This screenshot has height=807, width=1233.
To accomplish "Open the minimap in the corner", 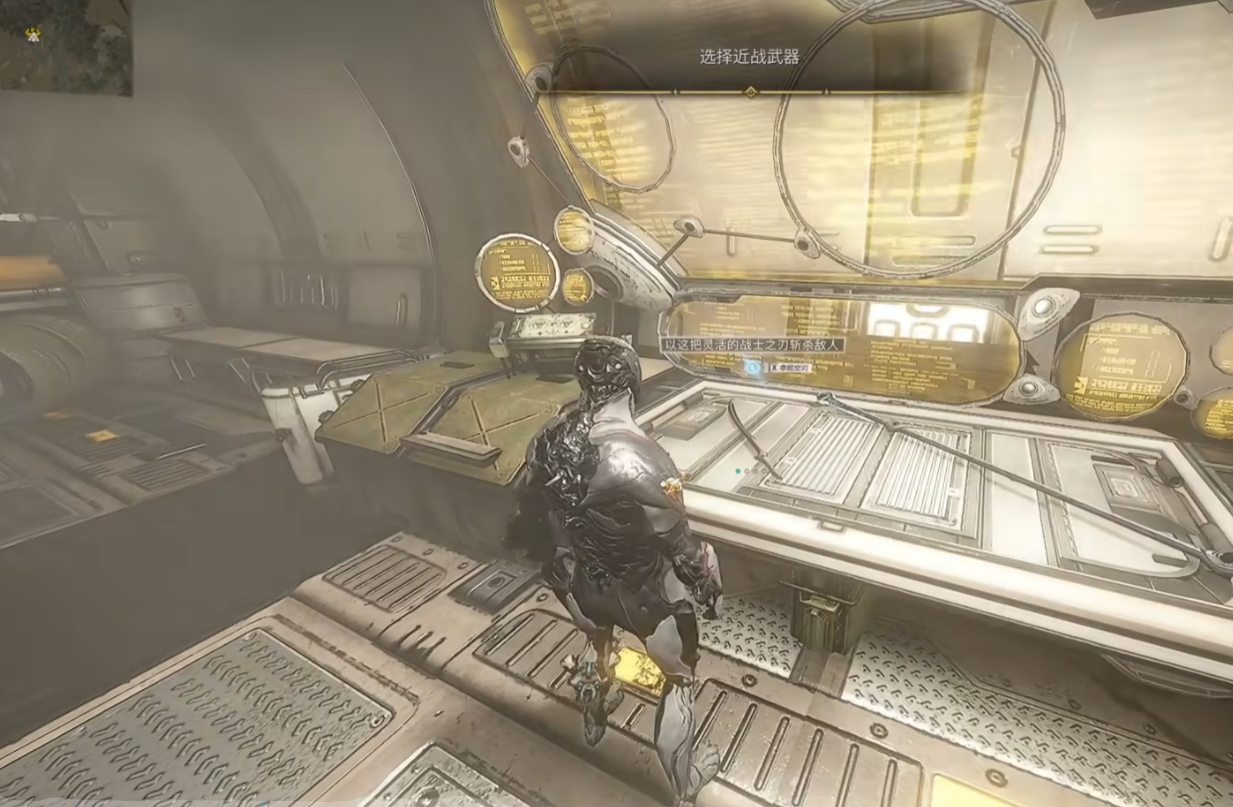I will coord(64,46).
